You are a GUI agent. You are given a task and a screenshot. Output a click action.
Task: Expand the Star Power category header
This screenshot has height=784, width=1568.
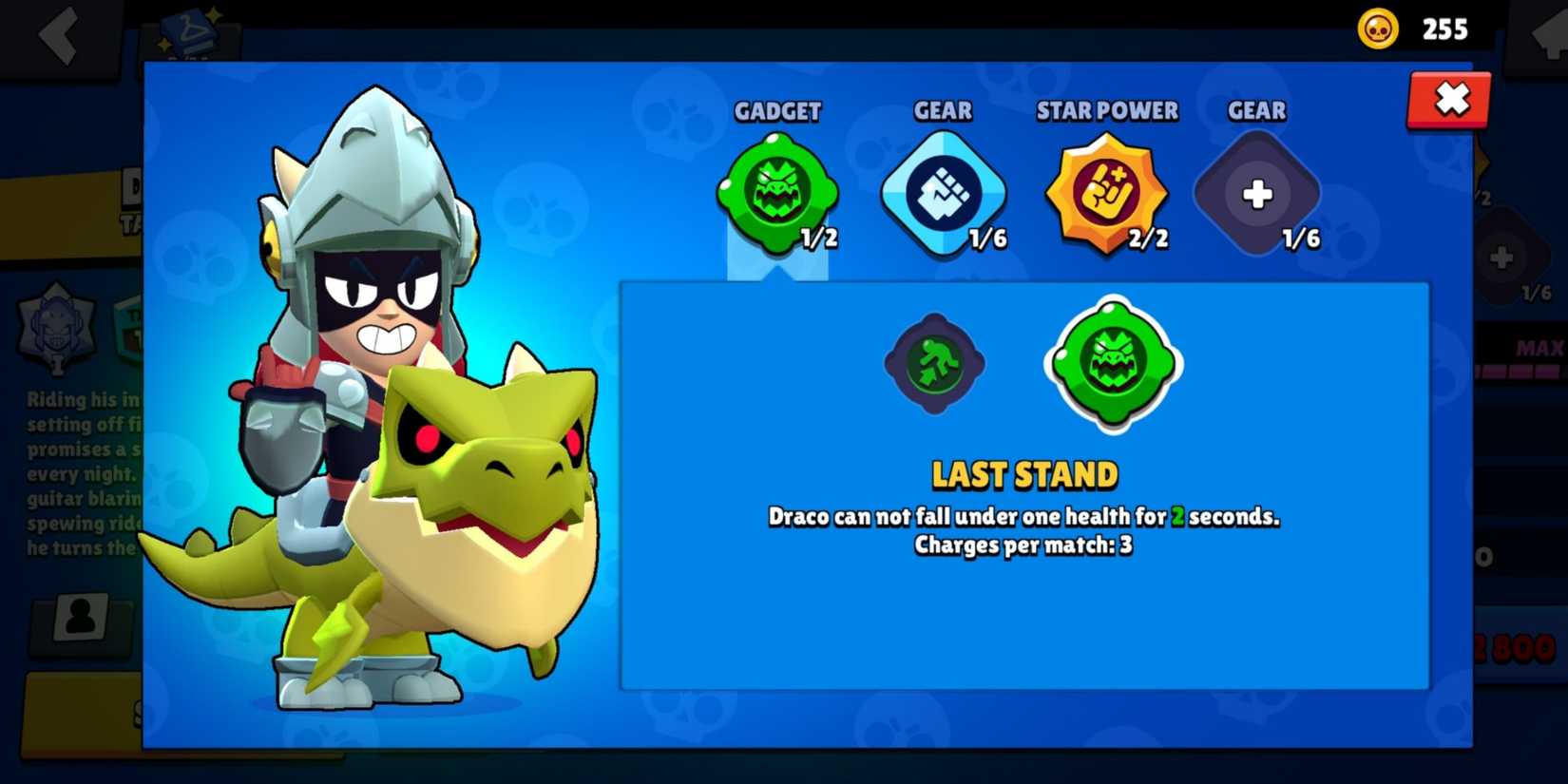pos(1107,111)
